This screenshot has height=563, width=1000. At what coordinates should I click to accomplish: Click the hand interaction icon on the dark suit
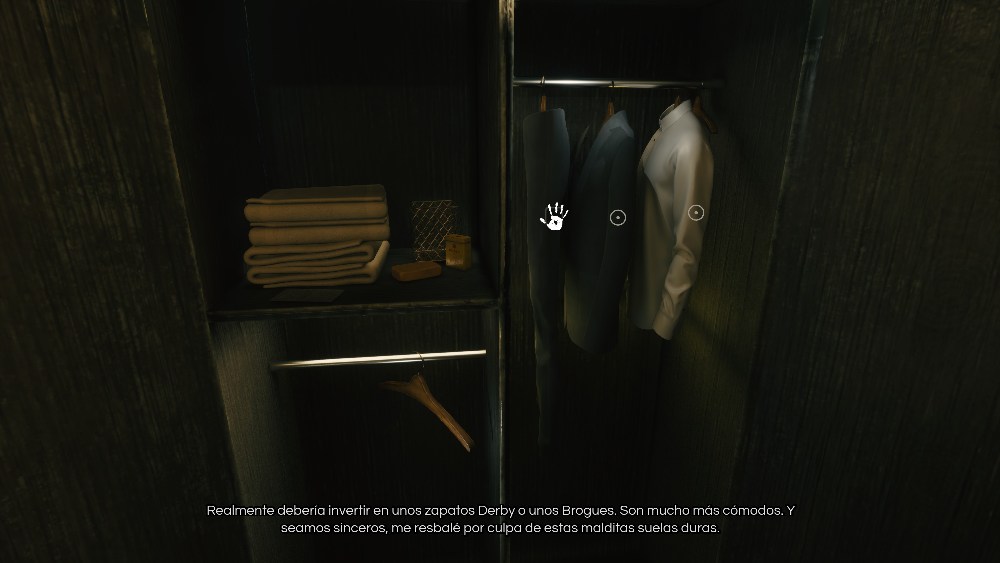pos(554,216)
